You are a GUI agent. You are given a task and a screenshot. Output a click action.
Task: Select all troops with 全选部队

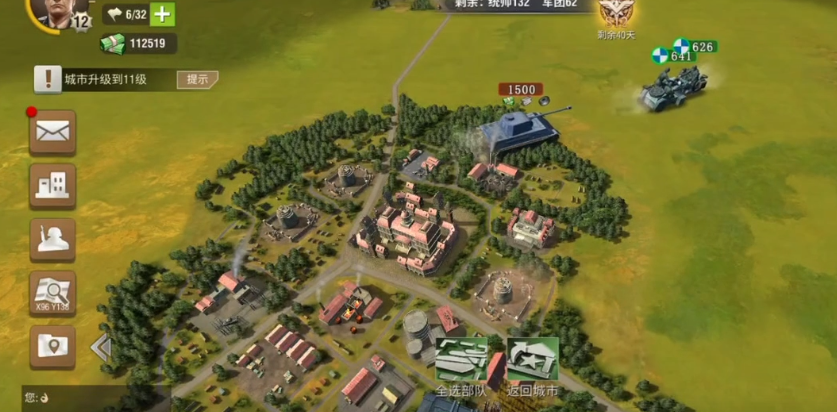click(x=461, y=361)
